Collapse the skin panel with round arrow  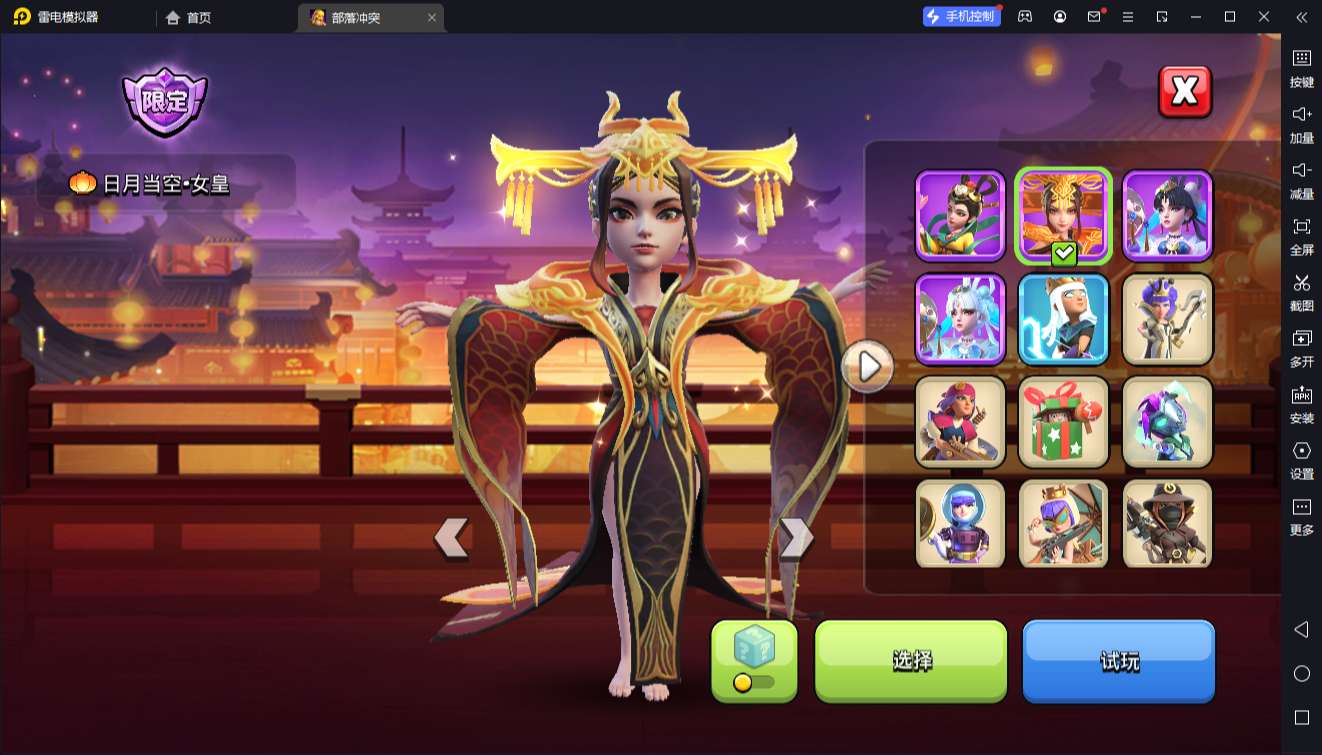point(868,368)
